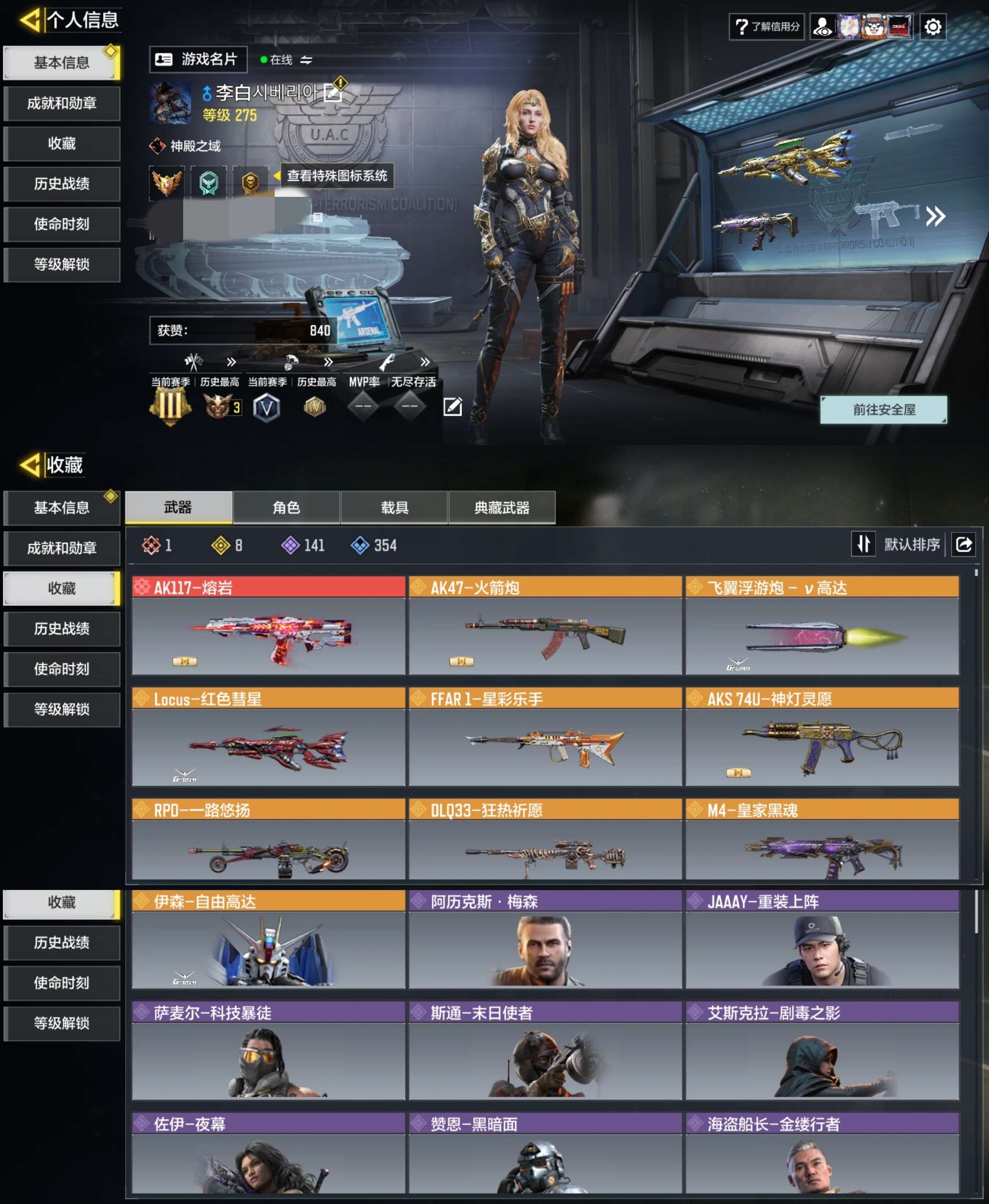Open 查看特殊图标系统 special icon system

(x=336, y=175)
